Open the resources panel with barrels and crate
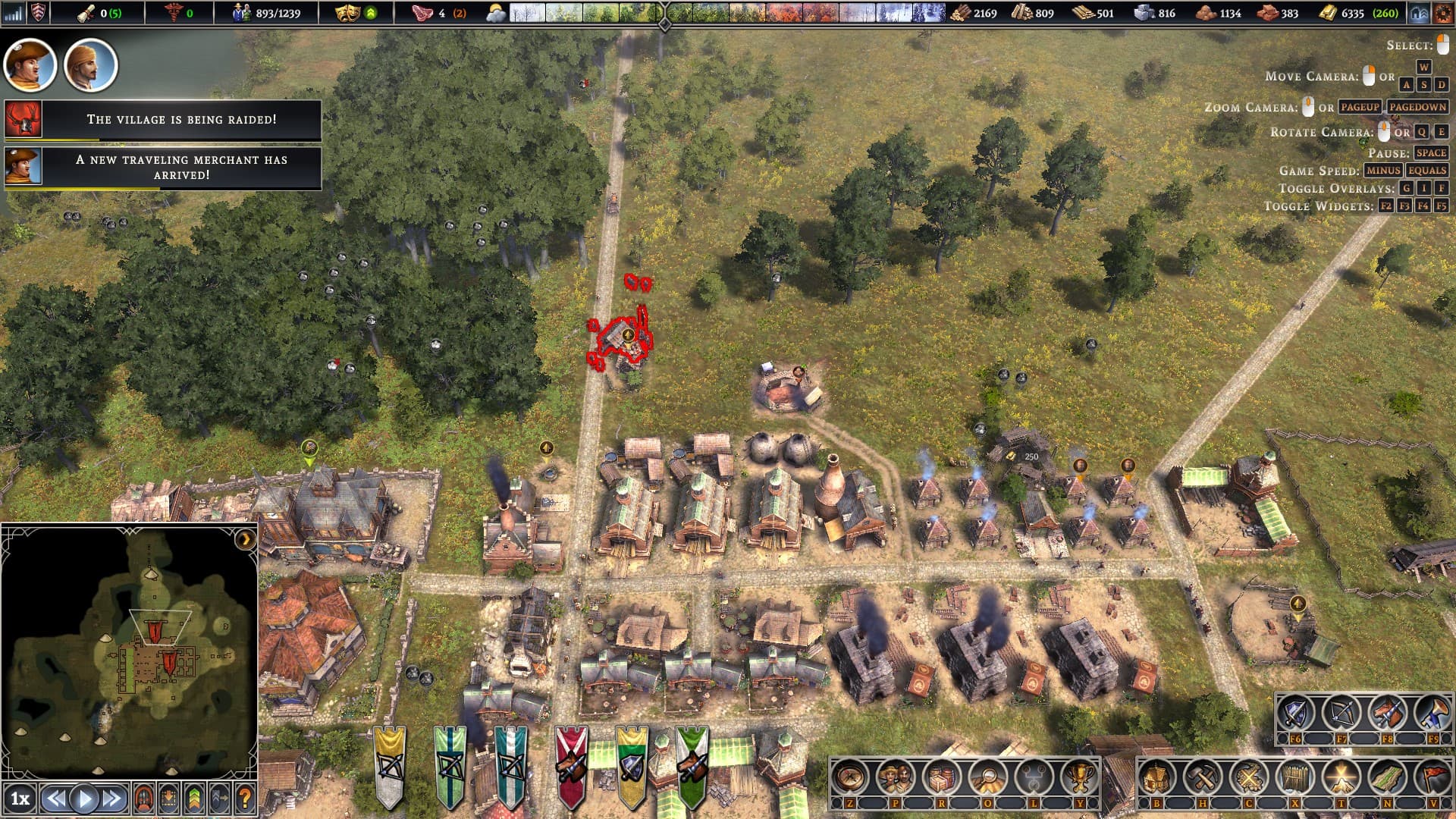Viewport: 1456px width, 819px height. (x=941, y=777)
